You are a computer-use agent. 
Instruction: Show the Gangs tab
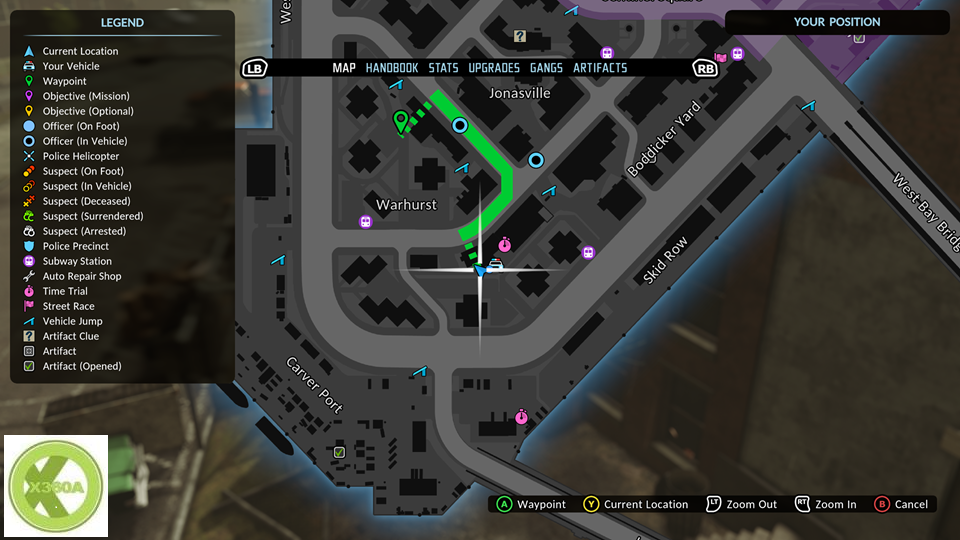point(546,68)
